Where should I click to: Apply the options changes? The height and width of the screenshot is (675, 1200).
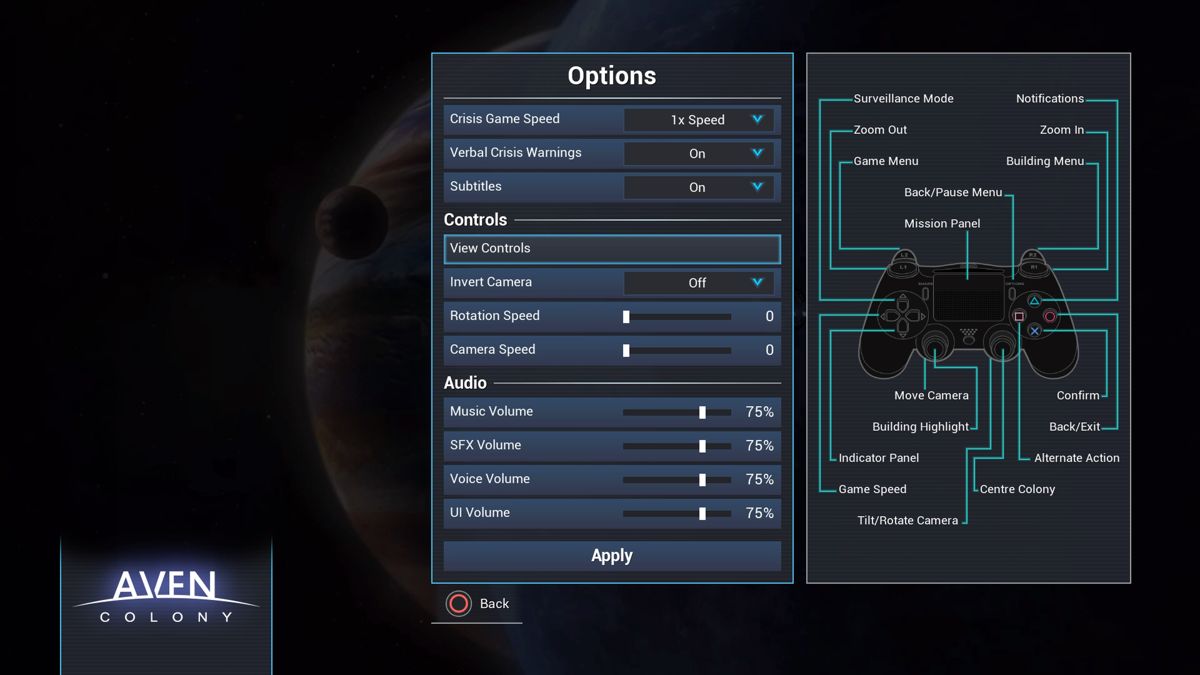click(x=611, y=556)
